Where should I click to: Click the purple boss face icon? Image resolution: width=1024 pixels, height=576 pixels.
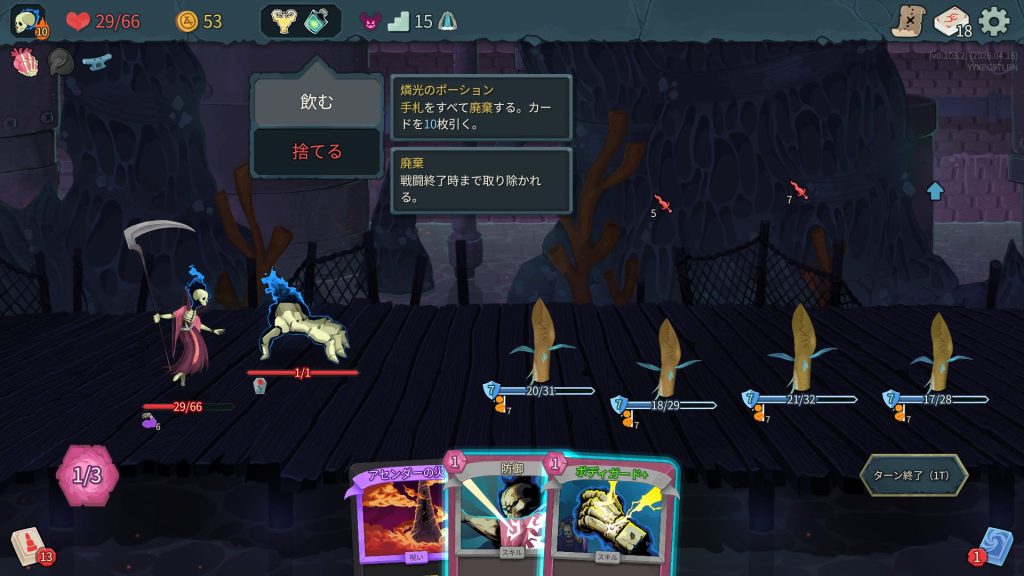[369, 21]
